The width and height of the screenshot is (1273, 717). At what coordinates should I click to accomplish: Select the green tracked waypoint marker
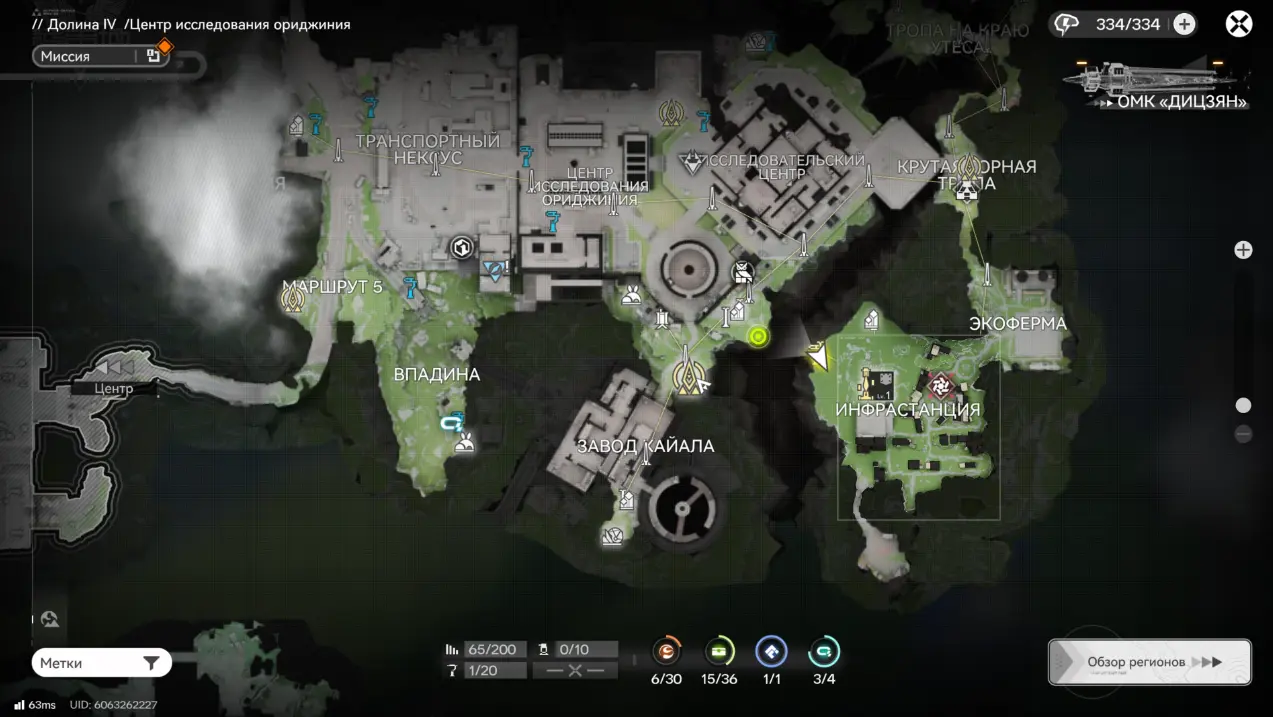[x=758, y=337]
